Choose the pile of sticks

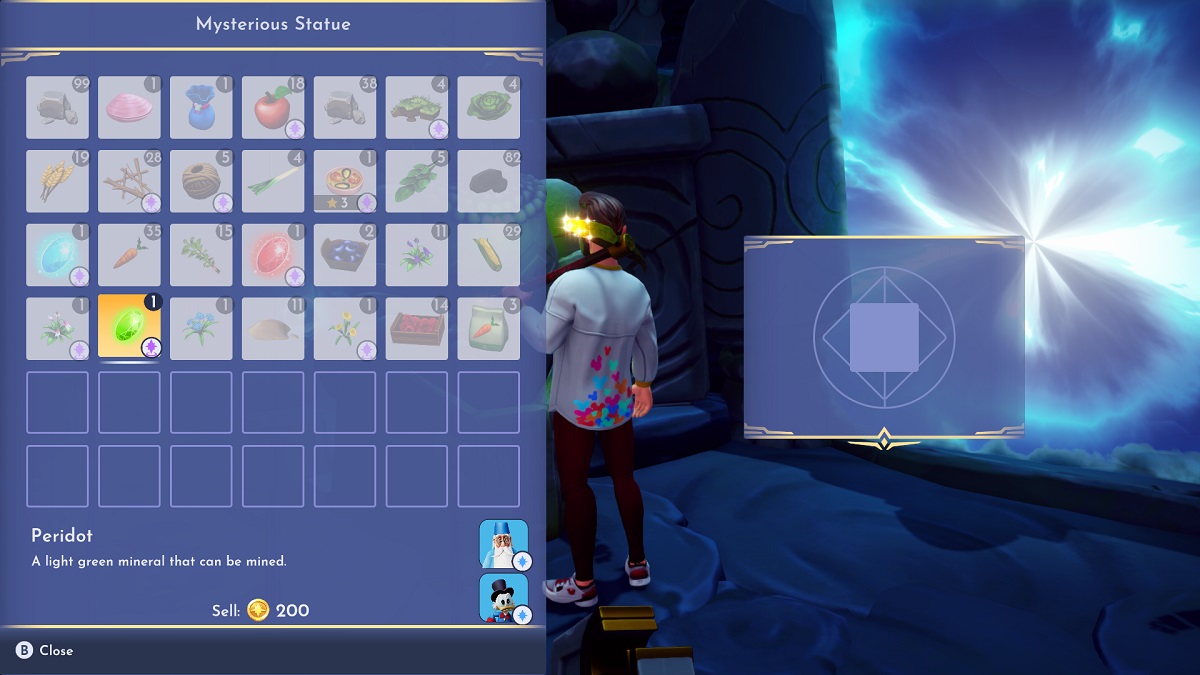click(129, 181)
